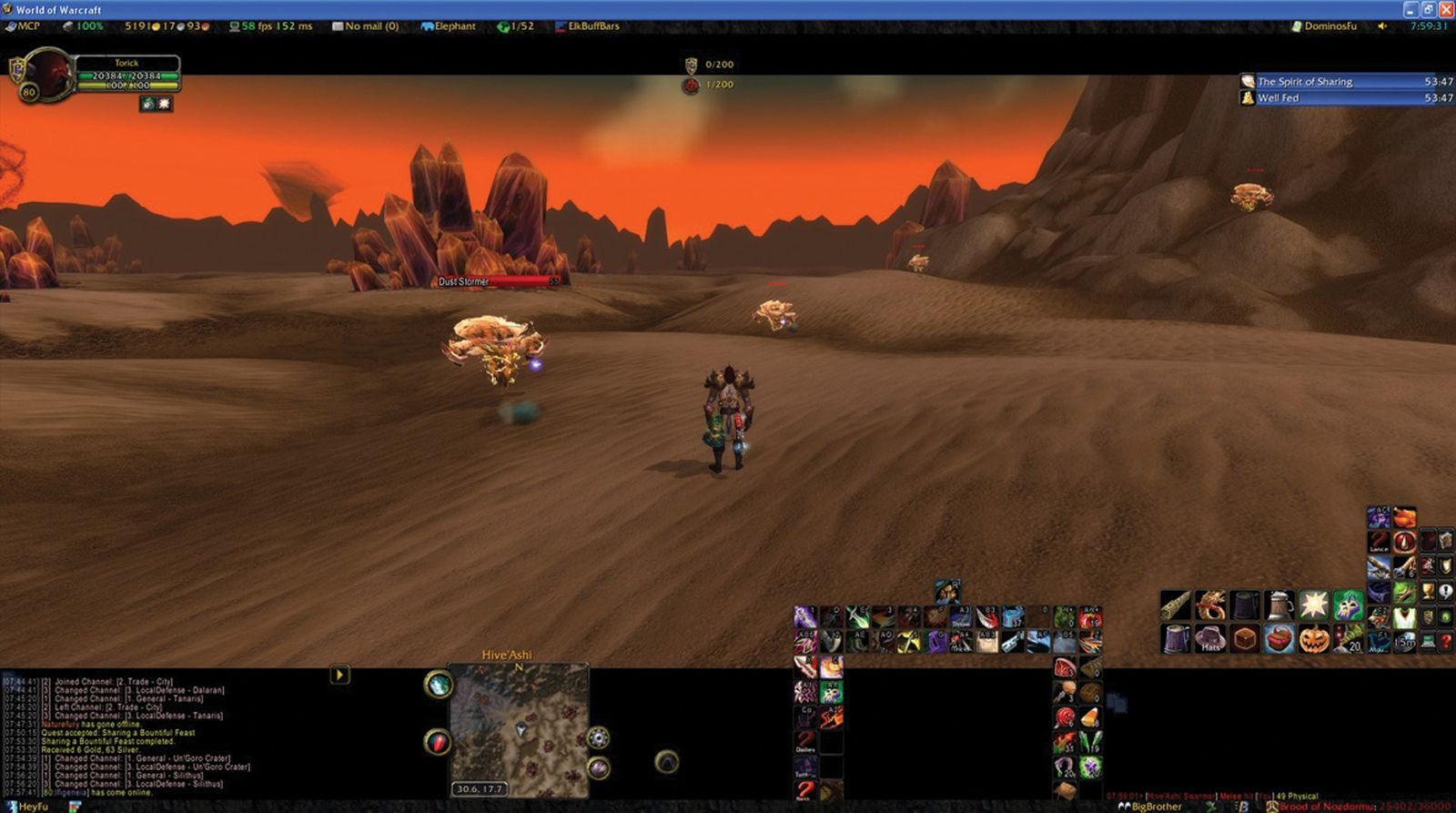Click the MCP addon entry in top bar
The image size is (1456, 813).
tap(24, 26)
